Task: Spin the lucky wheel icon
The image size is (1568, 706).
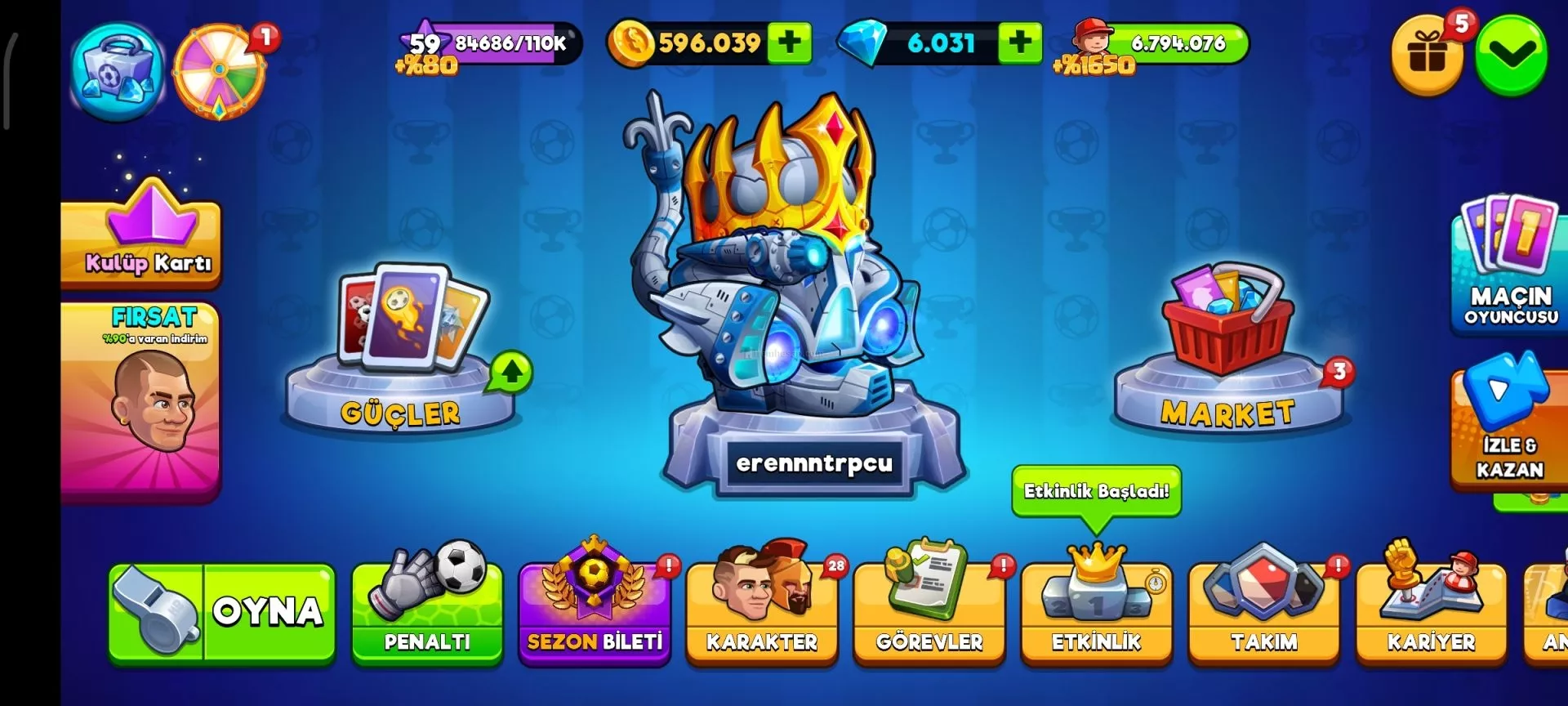Action: (219, 72)
